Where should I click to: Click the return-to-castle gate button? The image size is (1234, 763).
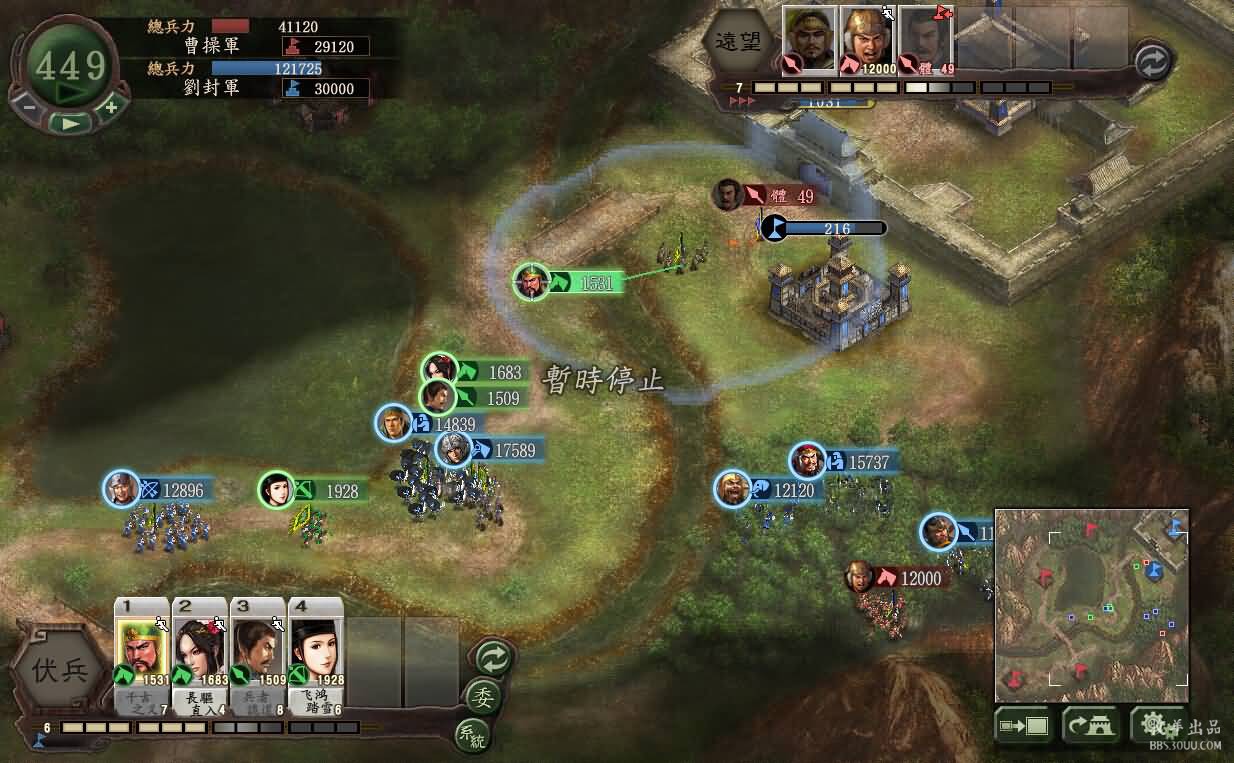pos(1090,726)
